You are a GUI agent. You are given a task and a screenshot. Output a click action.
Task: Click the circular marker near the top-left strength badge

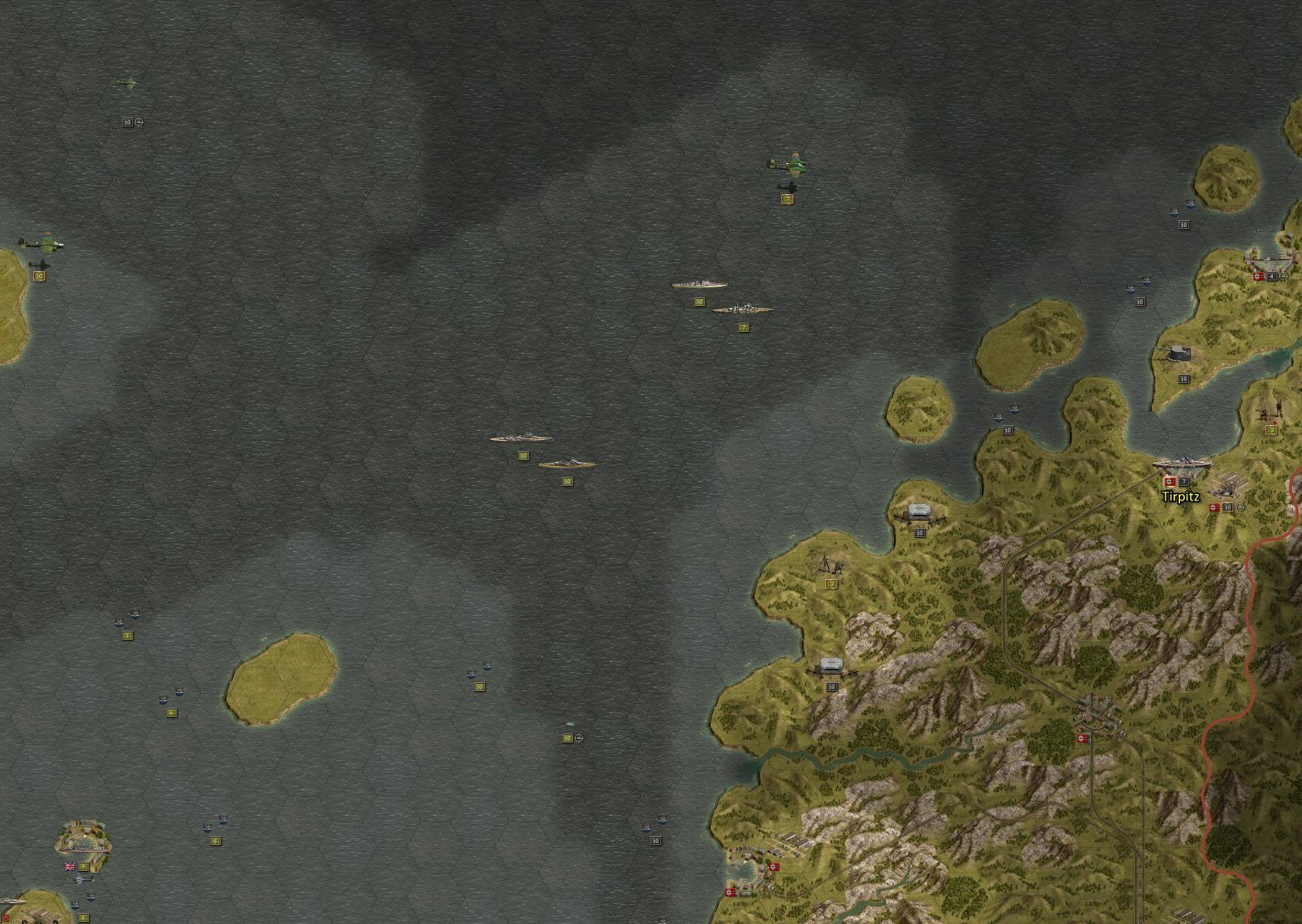(x=138, y=124)
